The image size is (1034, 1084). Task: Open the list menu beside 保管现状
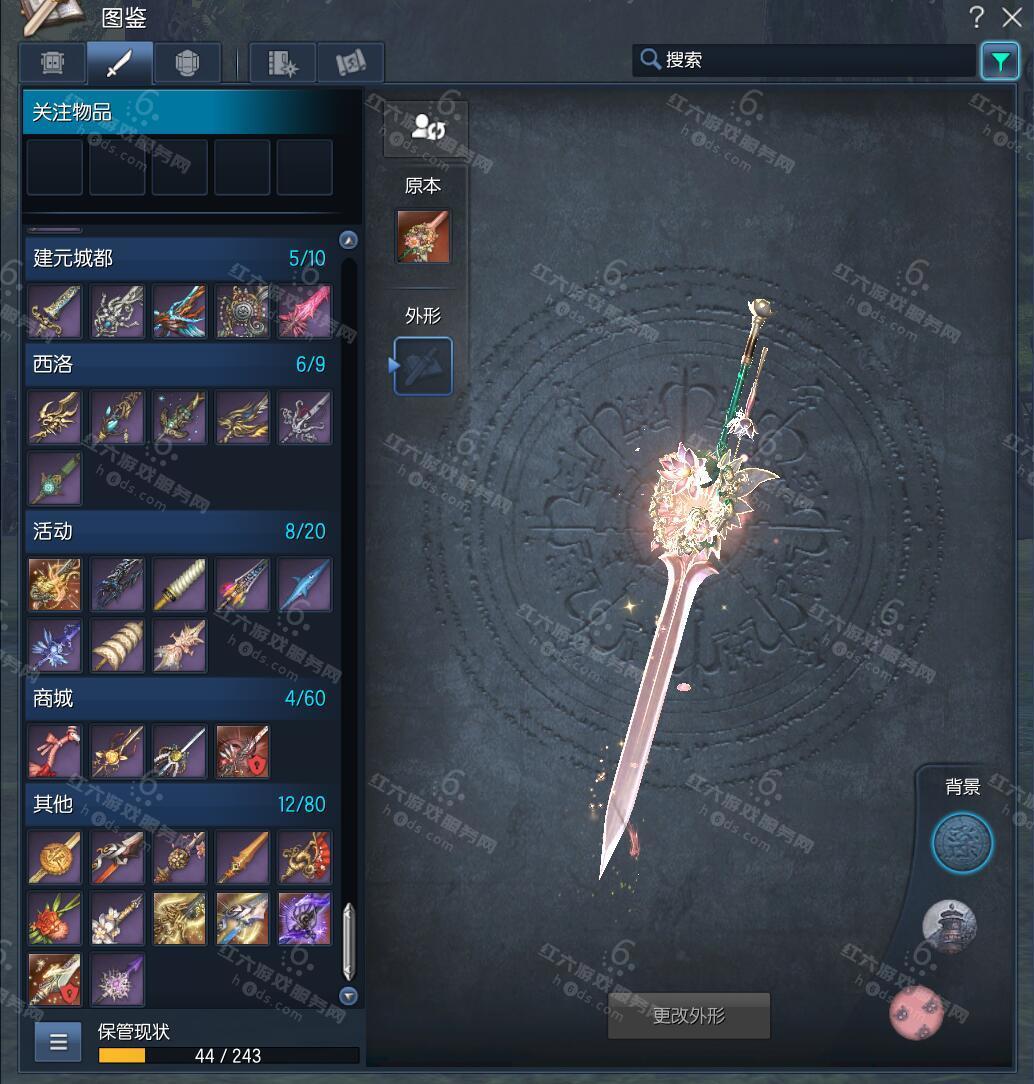58,1042
